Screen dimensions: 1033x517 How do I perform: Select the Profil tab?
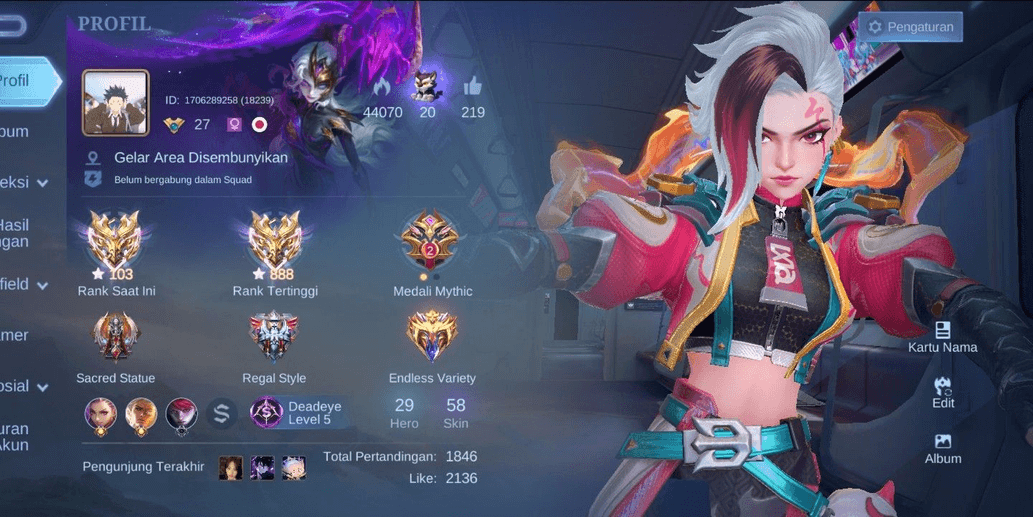tap(22, 81)
